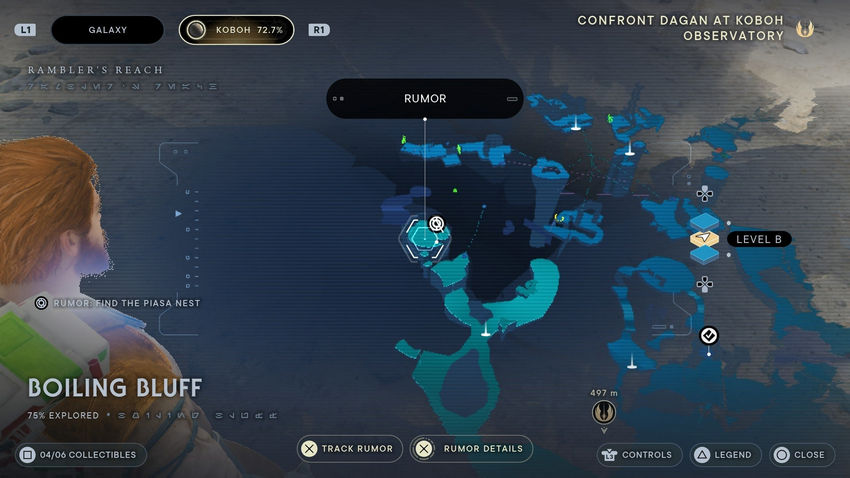Select the Find the Piasa Nest rumor
This screenshot has width=850, height=478.
118,303
